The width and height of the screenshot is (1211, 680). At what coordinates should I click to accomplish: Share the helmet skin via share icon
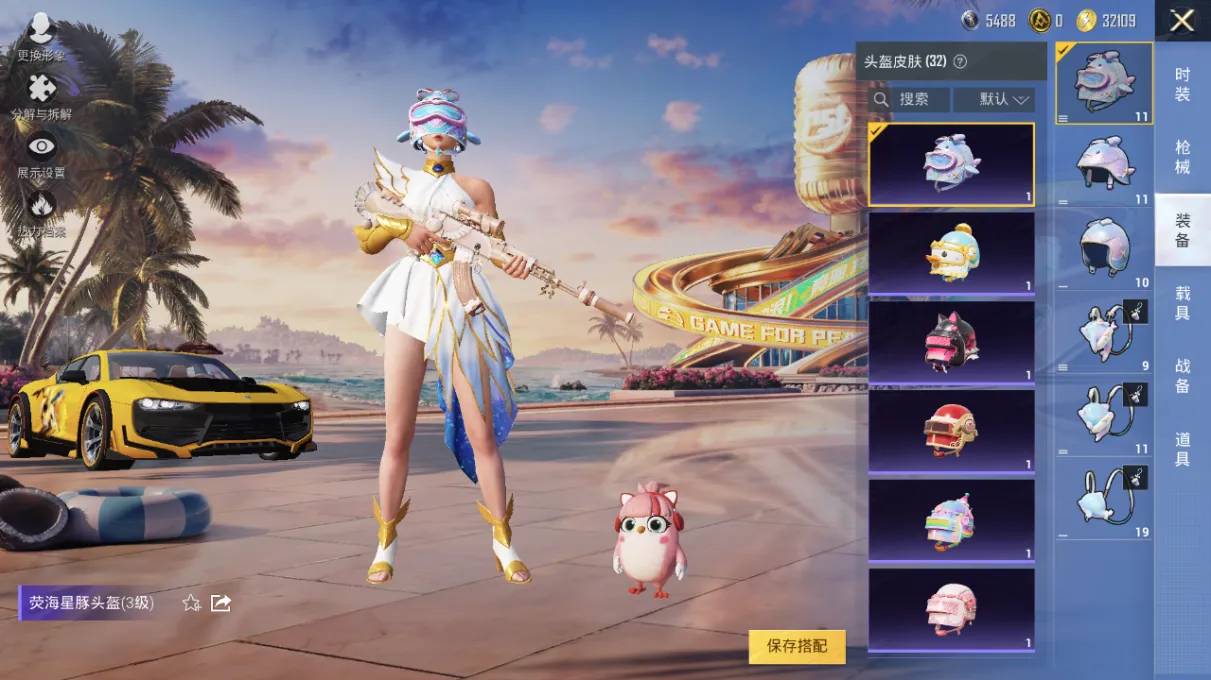tap(221, 603)
